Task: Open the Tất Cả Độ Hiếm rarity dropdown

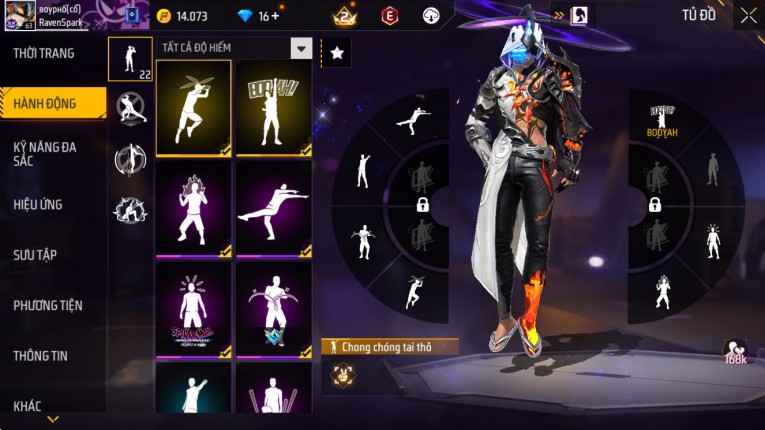Action: click(300, 48)
